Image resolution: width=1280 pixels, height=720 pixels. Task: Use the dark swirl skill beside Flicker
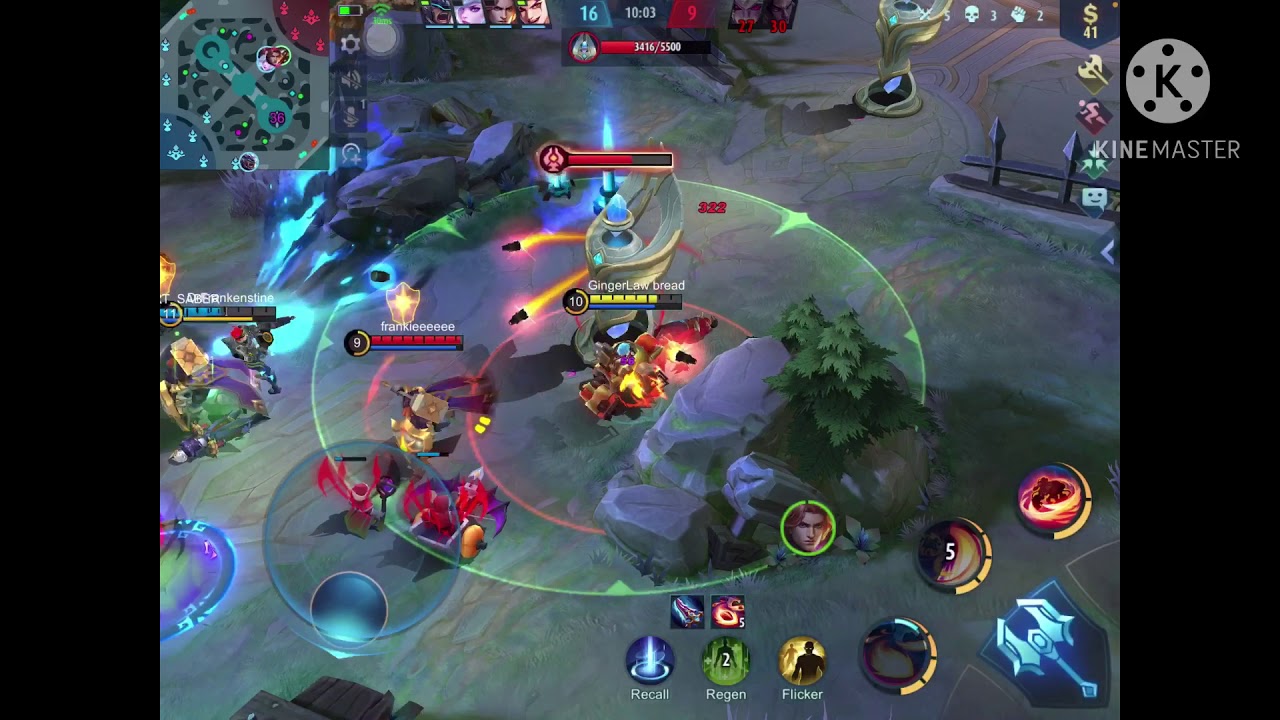pos(898,655)
